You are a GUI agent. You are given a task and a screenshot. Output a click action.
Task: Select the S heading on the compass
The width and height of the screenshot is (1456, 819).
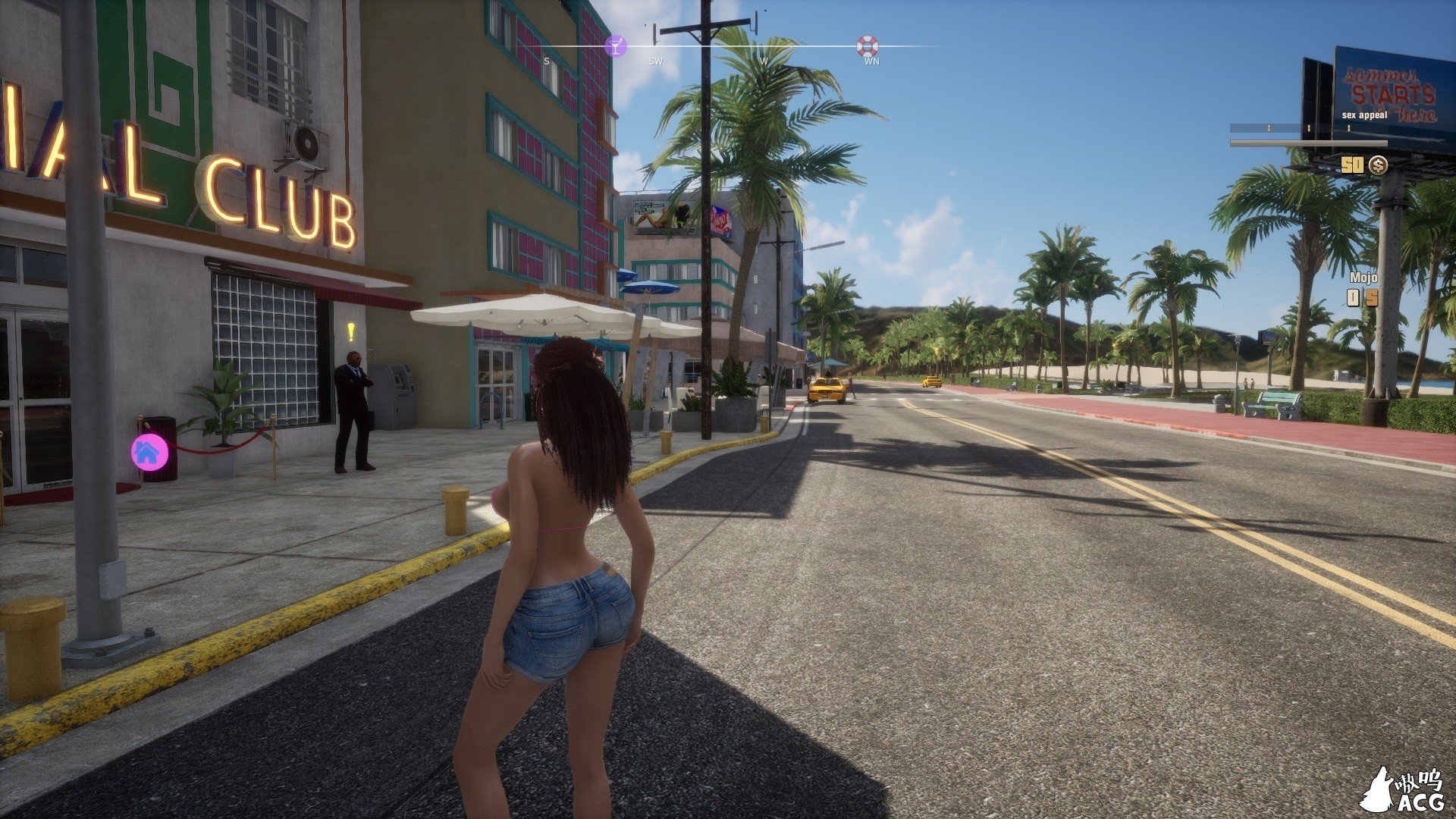point(546,60)
